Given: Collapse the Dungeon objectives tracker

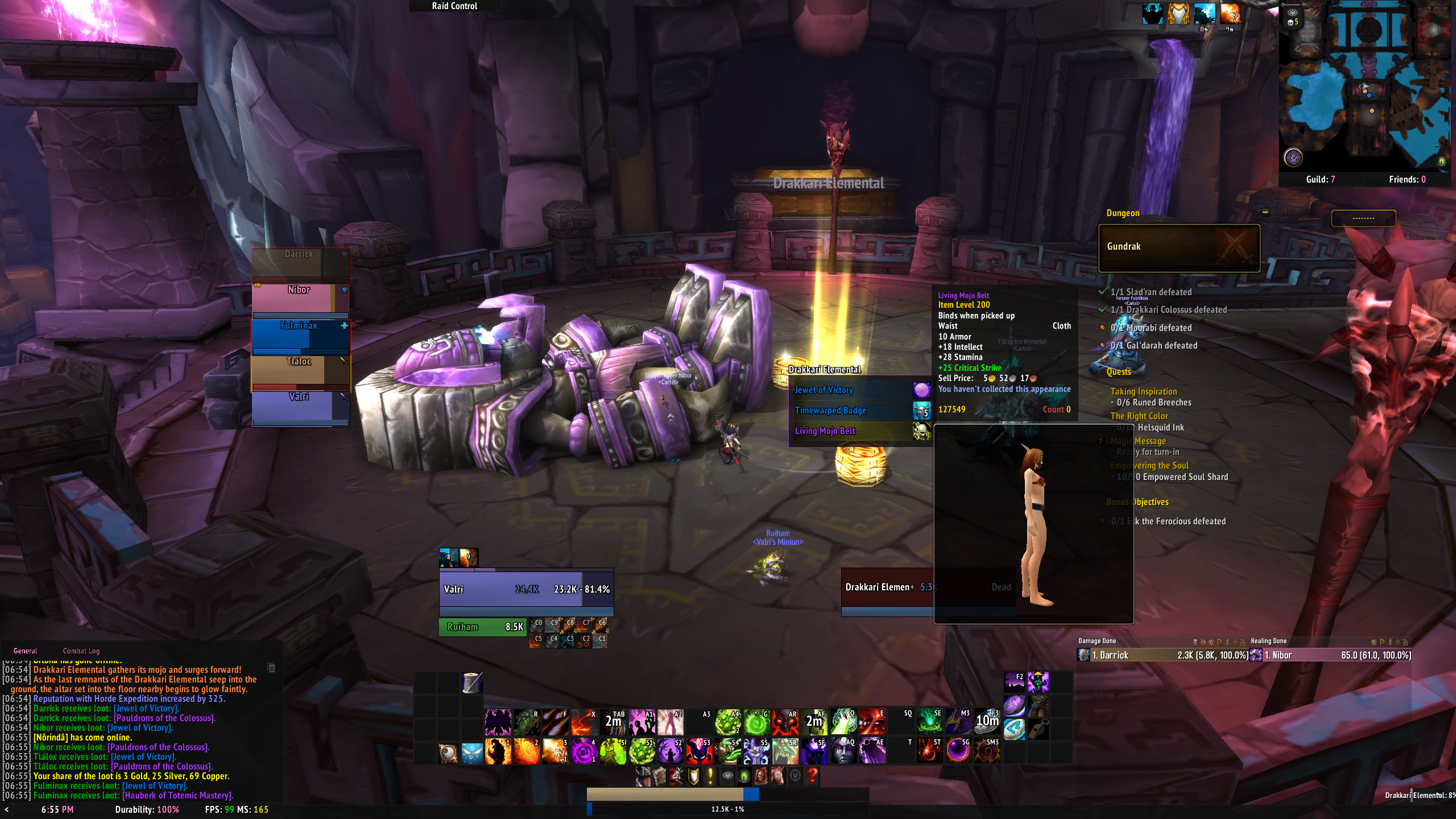Looking at the screenshot, I should pos(1265,212).
